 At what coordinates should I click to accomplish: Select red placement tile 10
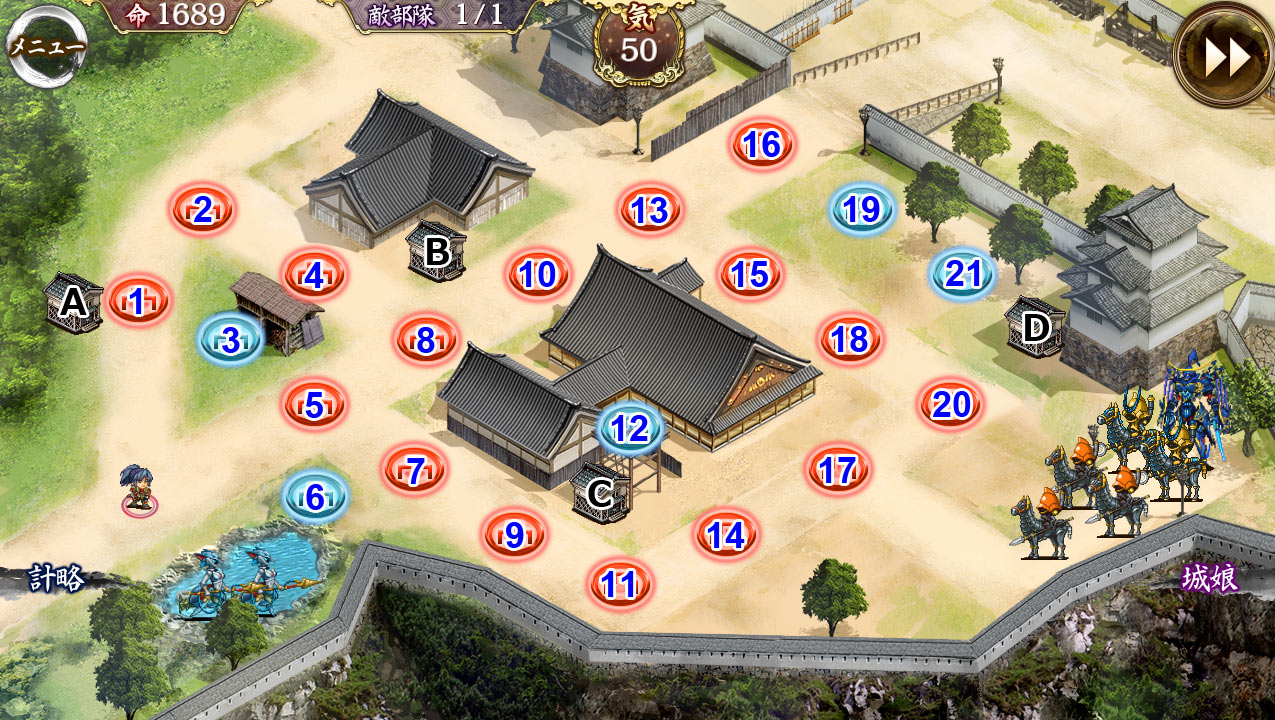coord(538,275)
